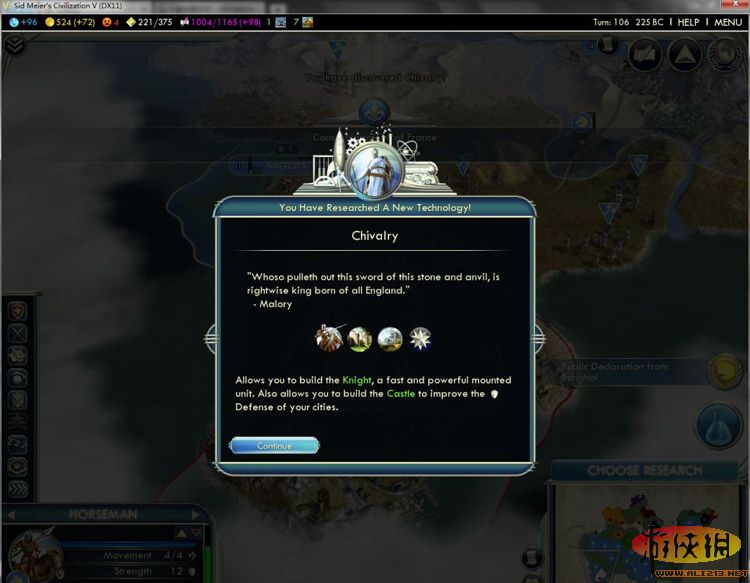This screenshot has height=583, width=750.
Task: Open the HELP Civilopedia link
Action: [688, 21]
